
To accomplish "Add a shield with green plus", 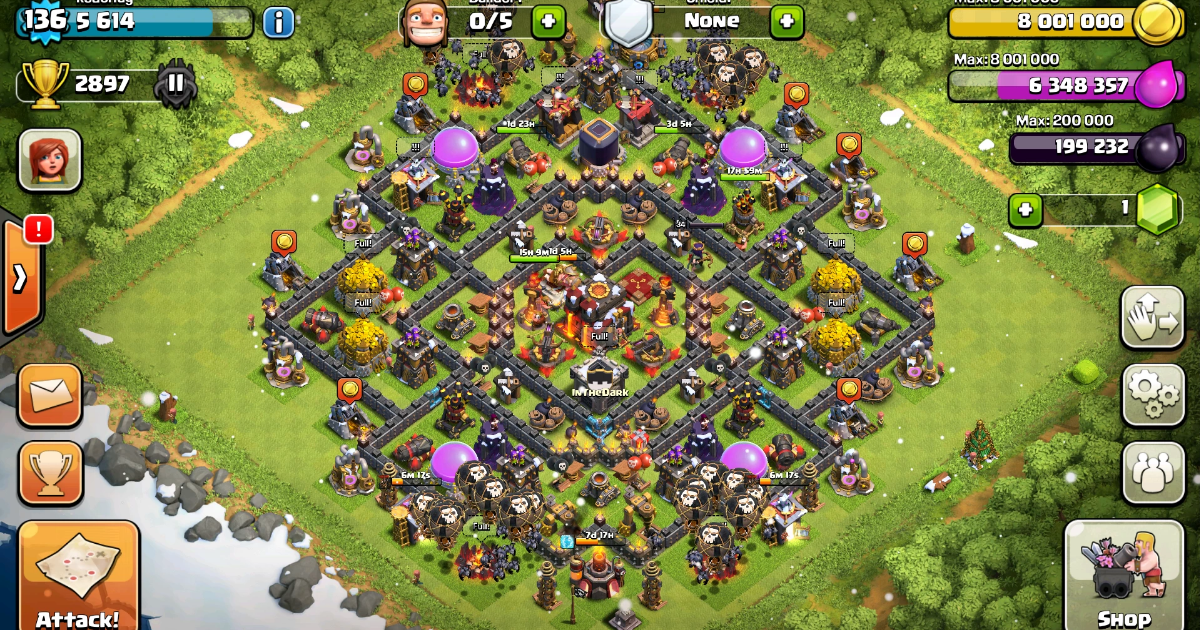I will (786, 20).
